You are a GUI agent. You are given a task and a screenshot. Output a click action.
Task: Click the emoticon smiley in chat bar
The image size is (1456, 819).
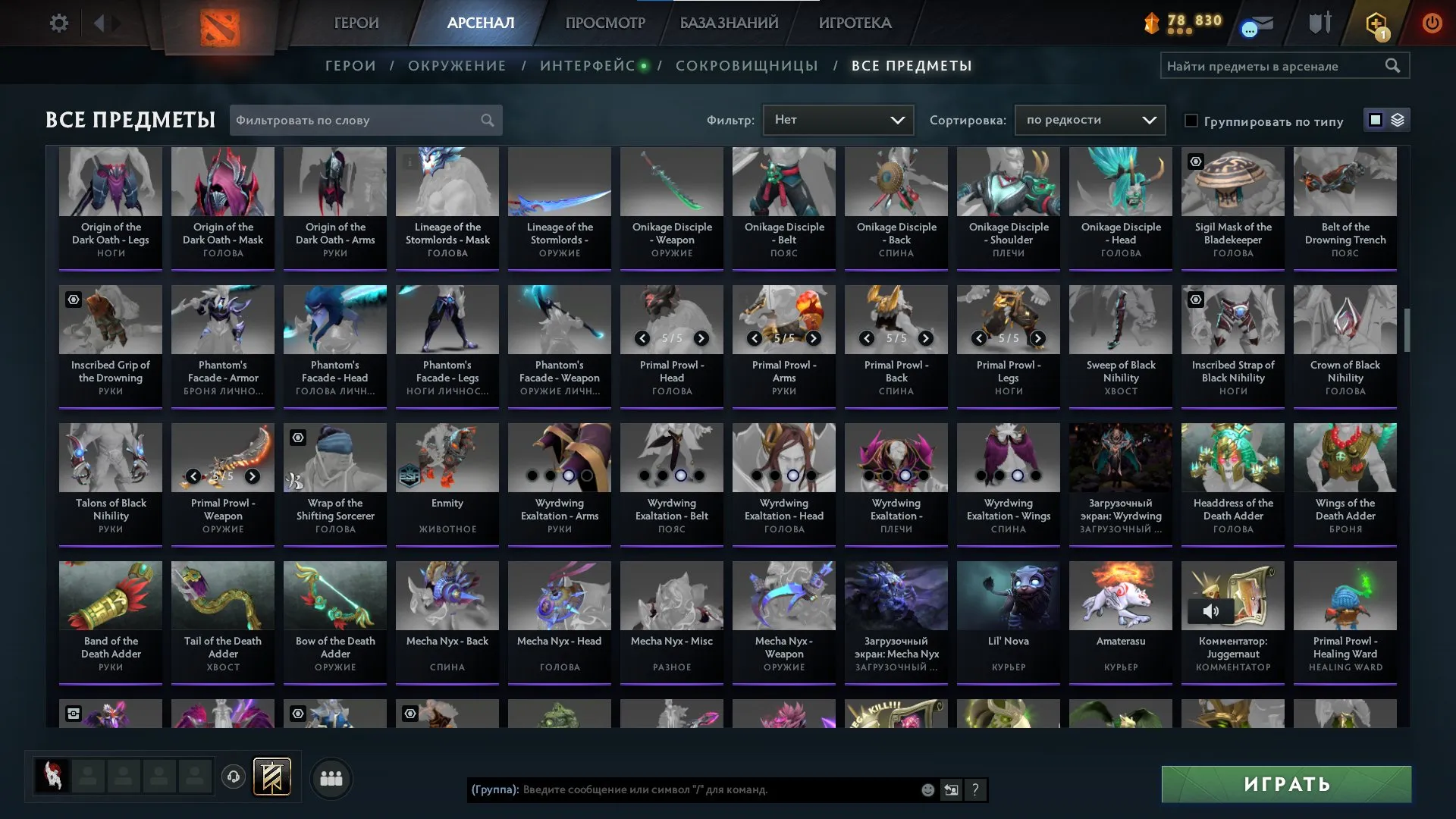(x=927, y=790)
